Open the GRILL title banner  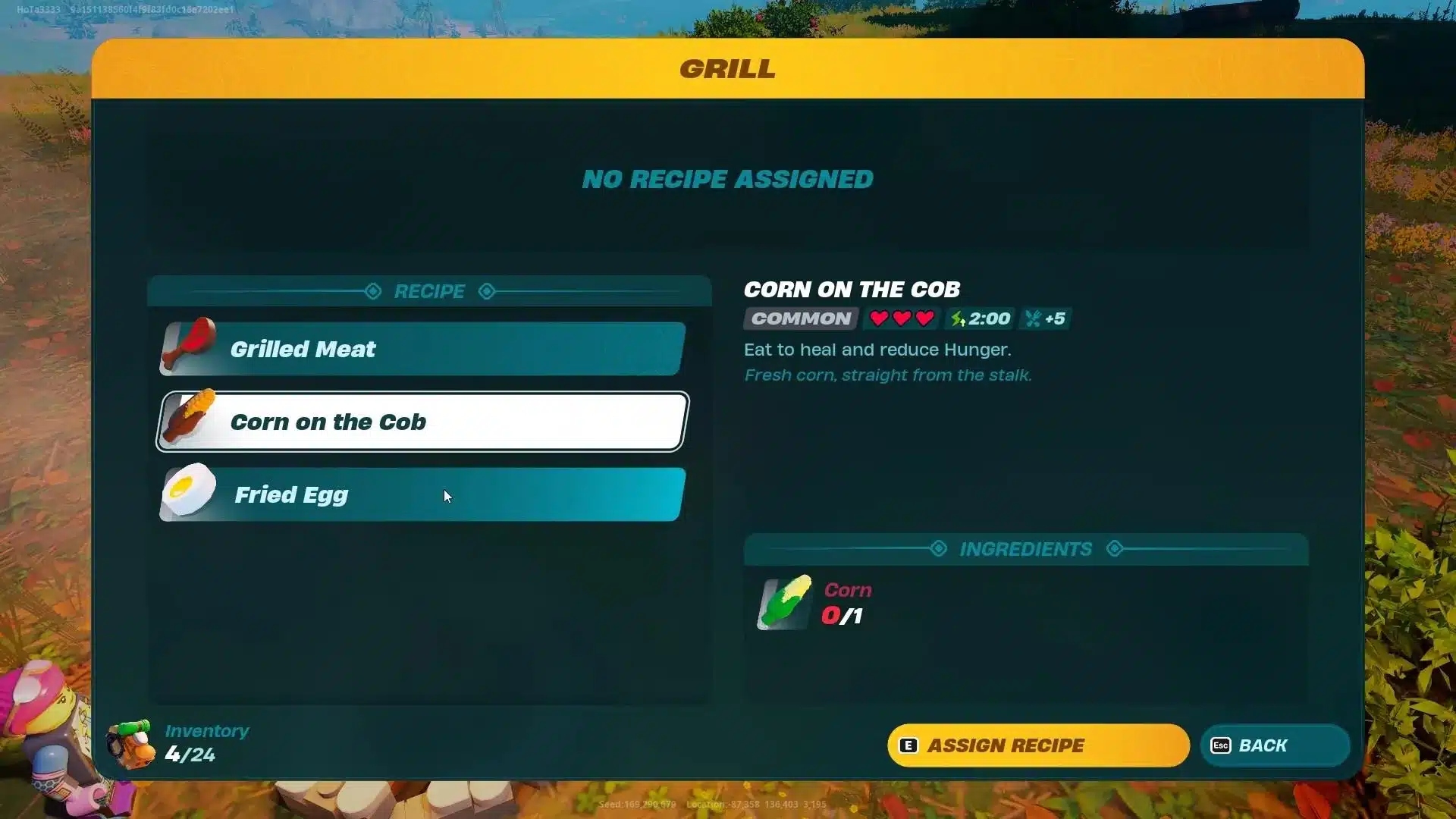pos(727,69)
